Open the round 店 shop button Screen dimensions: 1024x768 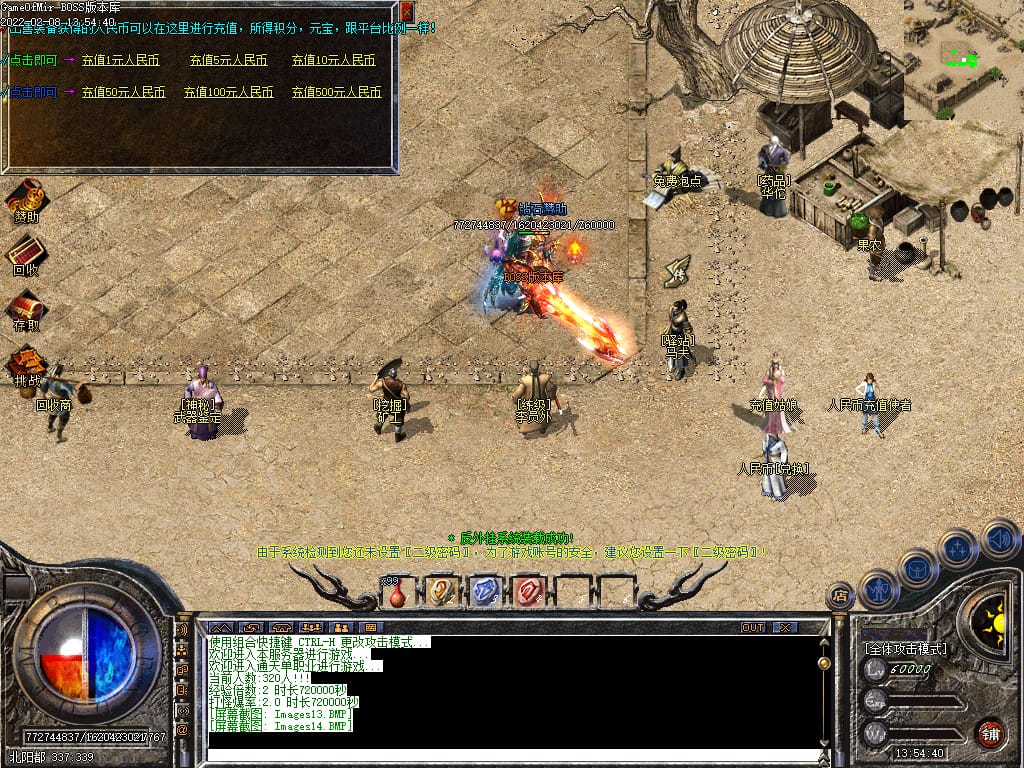pyautogui.click(x=840, y=597)
